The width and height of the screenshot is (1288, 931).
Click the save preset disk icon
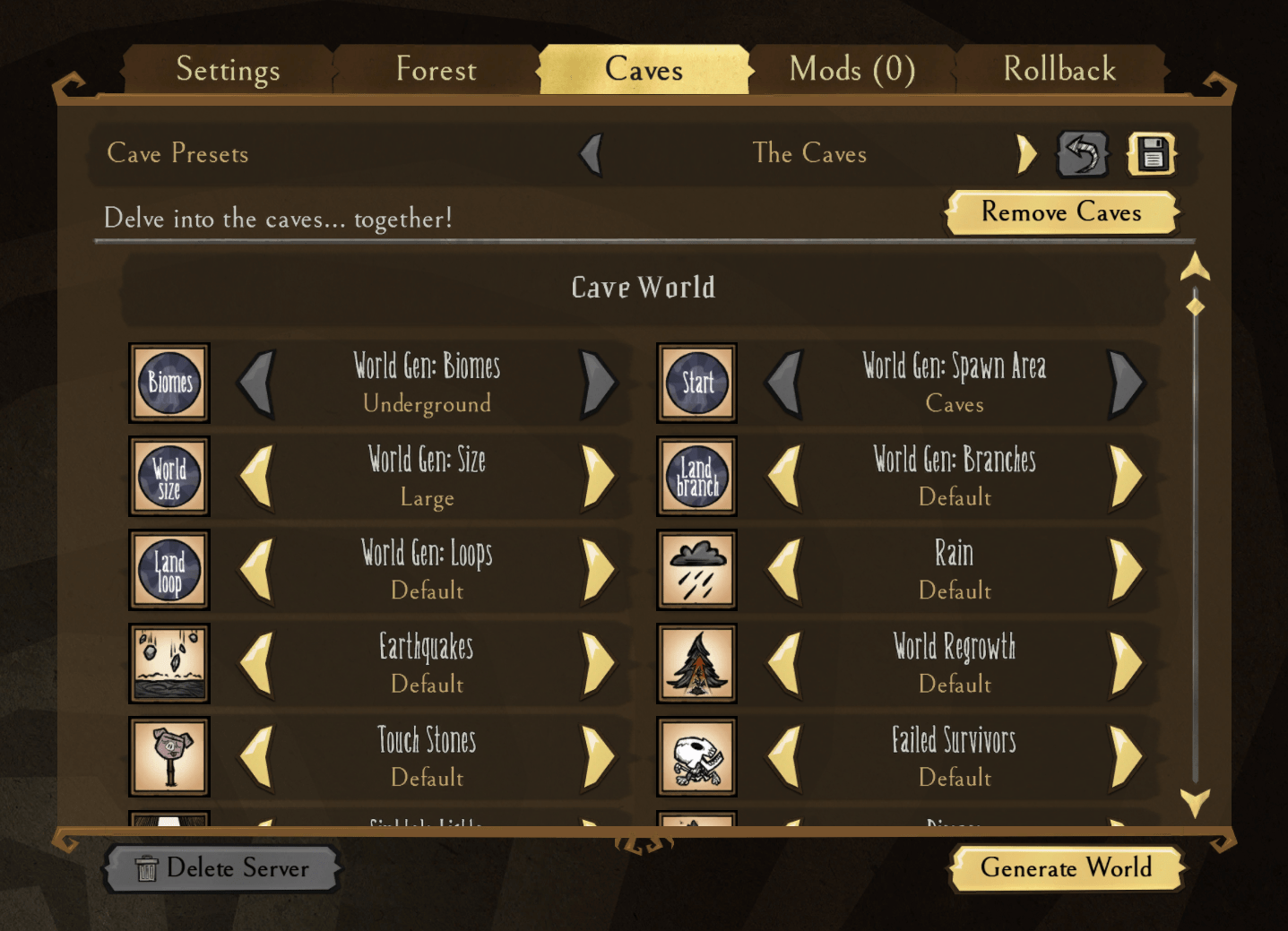pos(1151,153)
